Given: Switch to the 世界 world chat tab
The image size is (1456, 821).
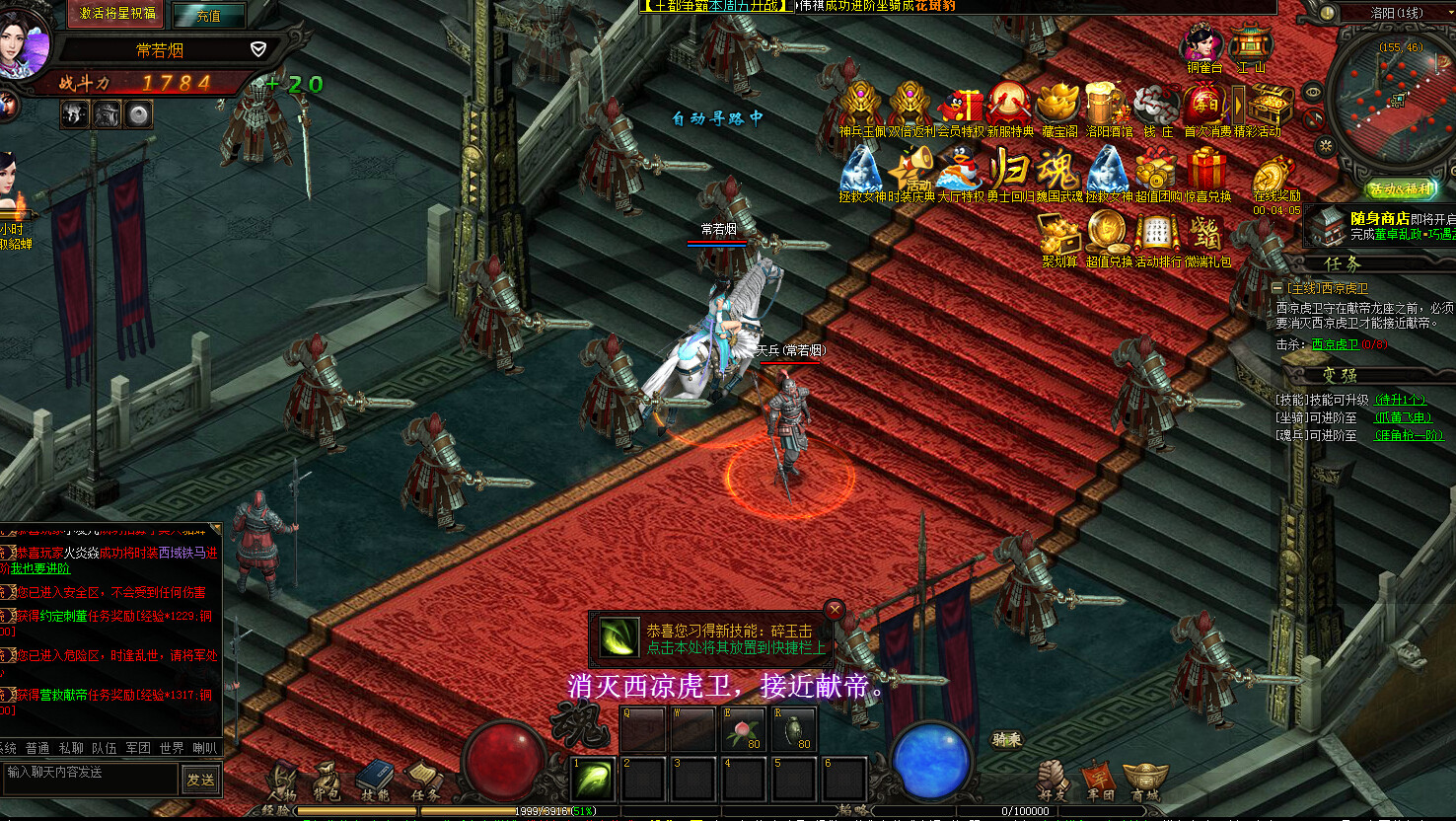Looking at the screenshot, I should 171,748.
